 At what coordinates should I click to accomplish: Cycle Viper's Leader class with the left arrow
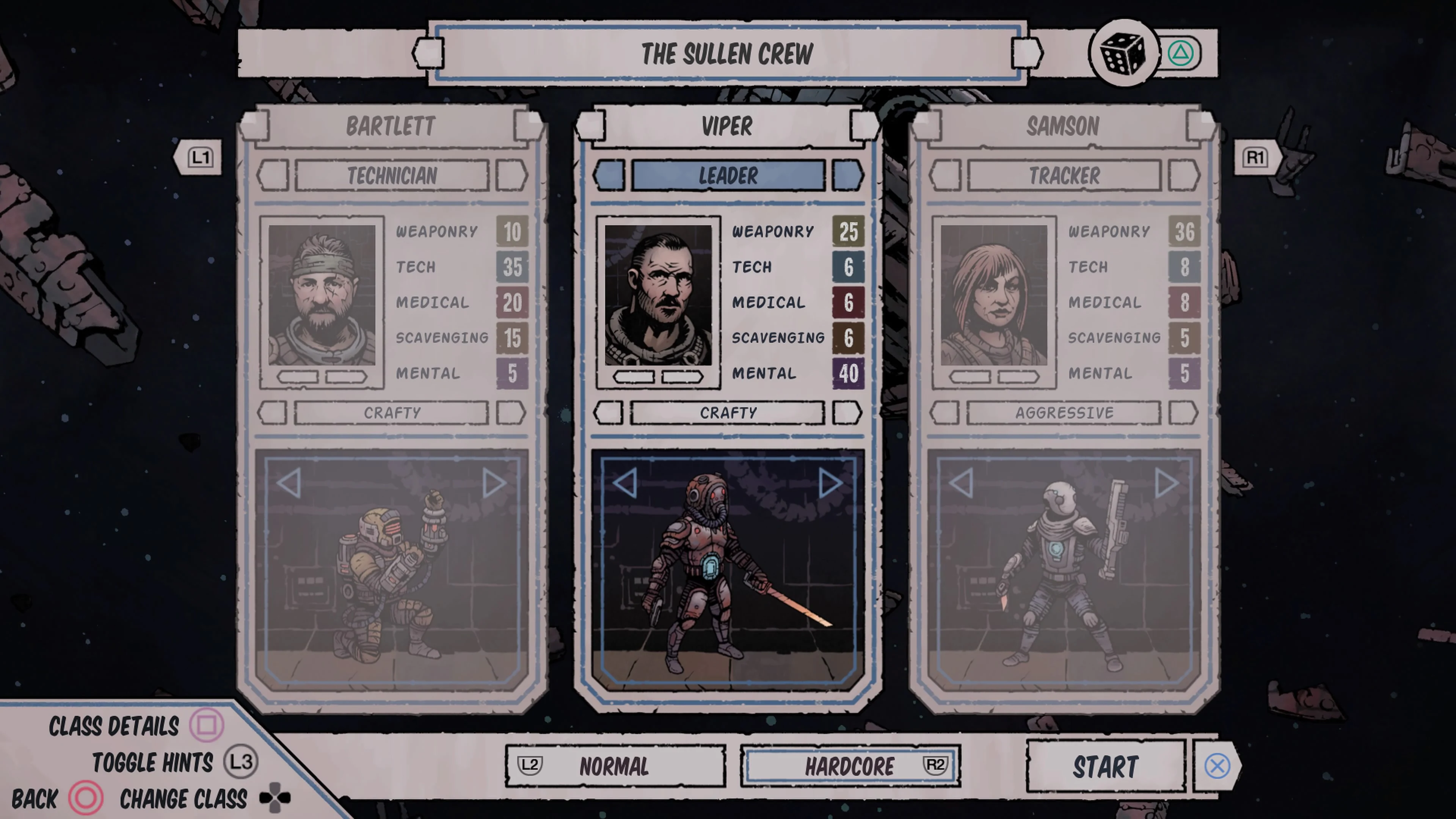(x=609, y=175)
